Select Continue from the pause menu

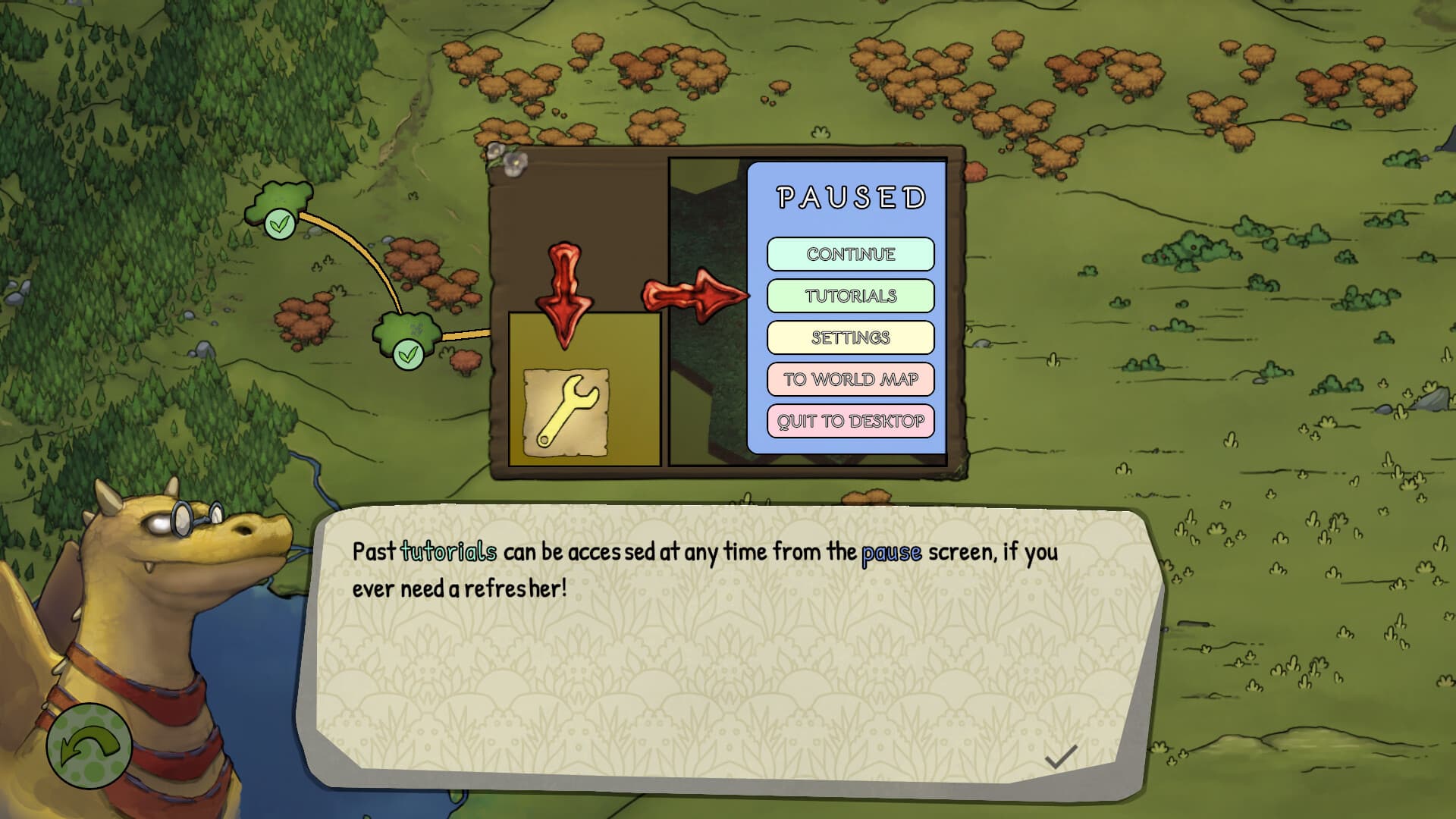click(x=851, y=255)
